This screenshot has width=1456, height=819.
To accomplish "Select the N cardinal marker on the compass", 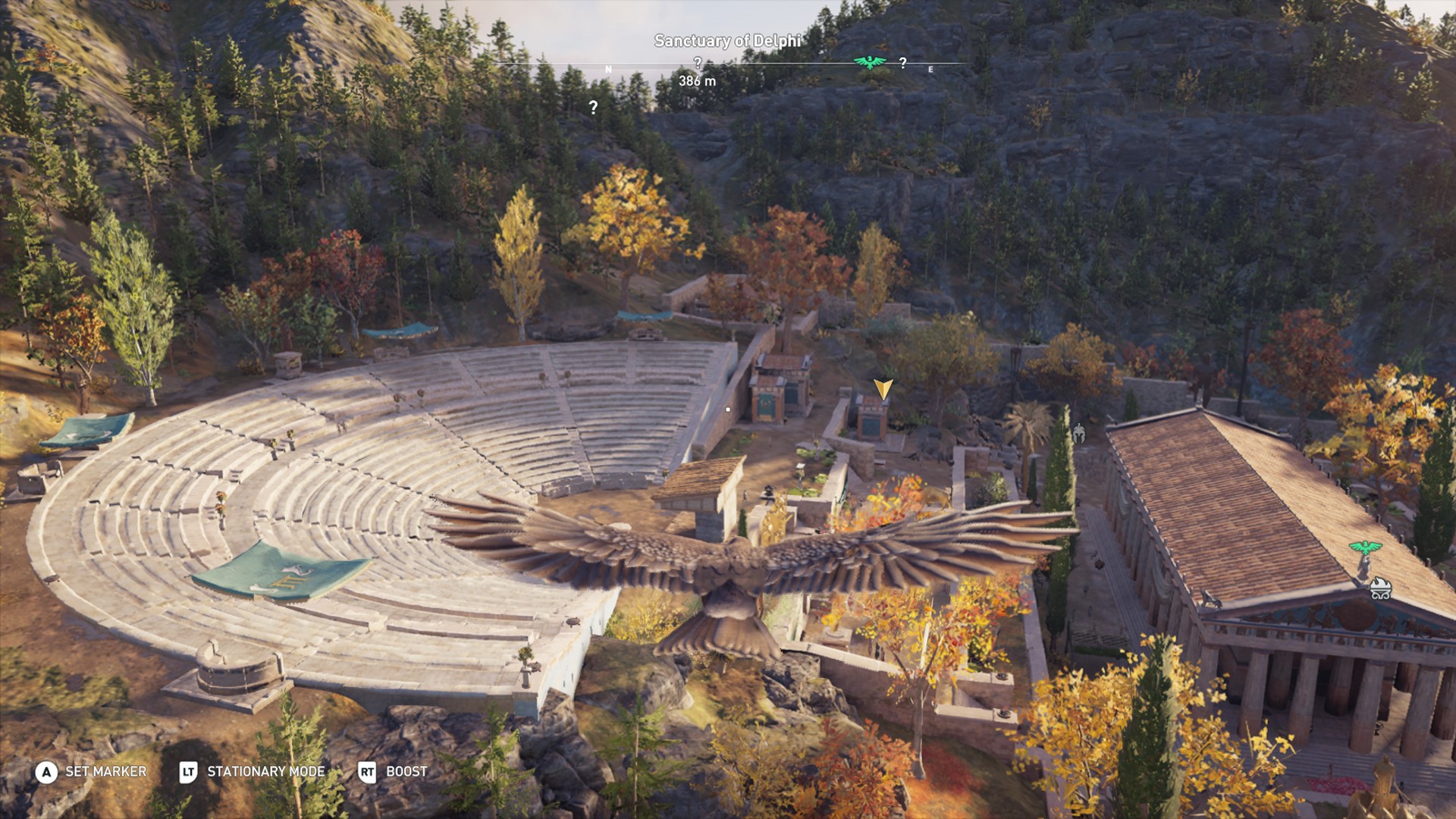I will [608, 68].
